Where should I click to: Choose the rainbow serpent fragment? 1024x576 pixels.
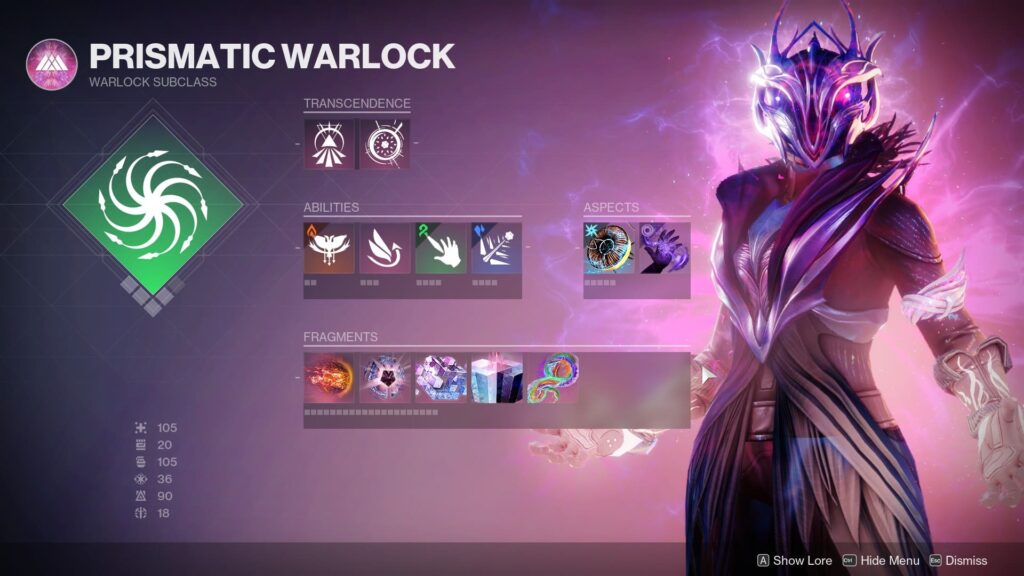point(553,378)
